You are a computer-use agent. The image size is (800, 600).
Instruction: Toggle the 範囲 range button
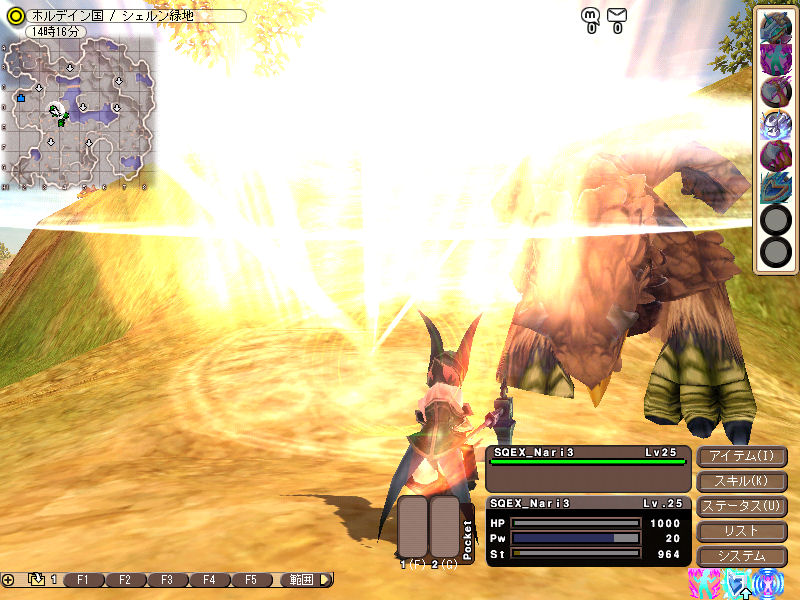coord(302,580)
